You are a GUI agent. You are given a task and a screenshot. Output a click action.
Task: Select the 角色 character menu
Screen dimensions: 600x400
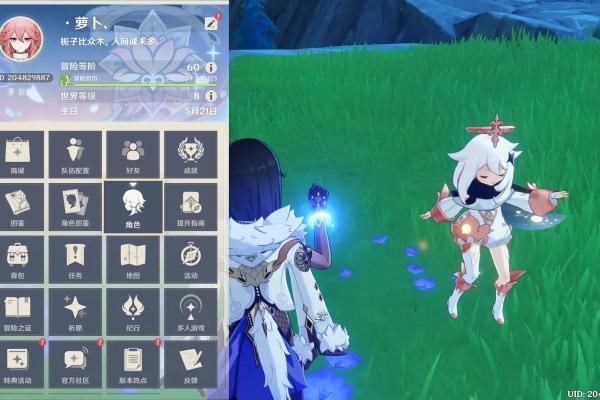pyautogui.click(x=133, y=206)
